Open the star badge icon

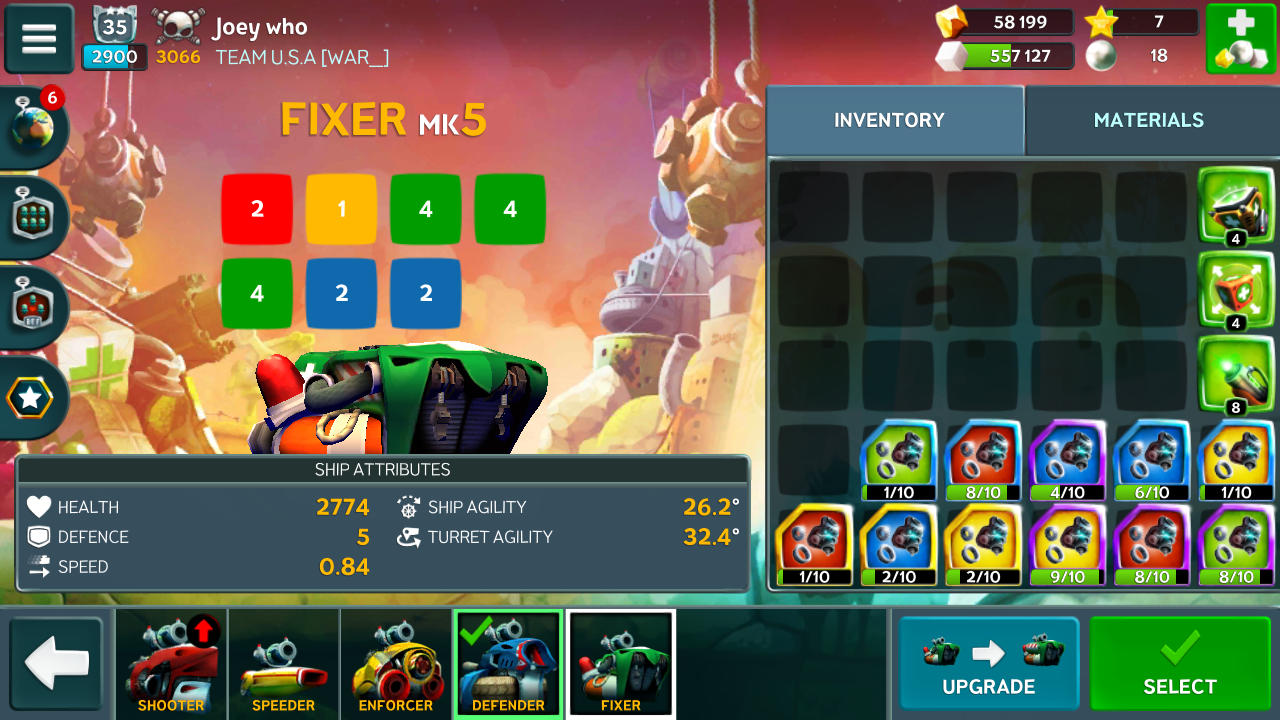[31, 398]
